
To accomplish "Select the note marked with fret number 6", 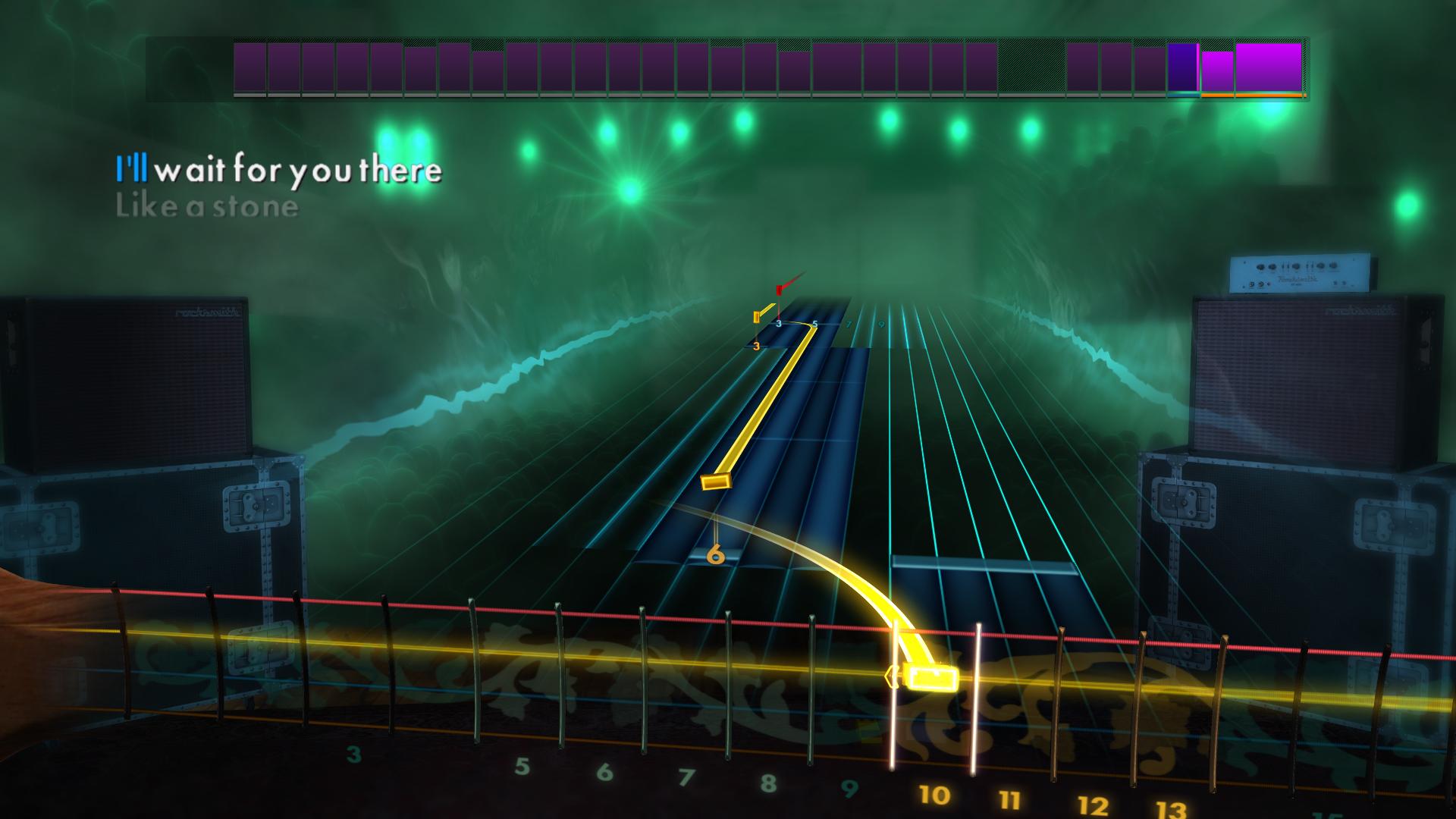I will pos(715,555).
